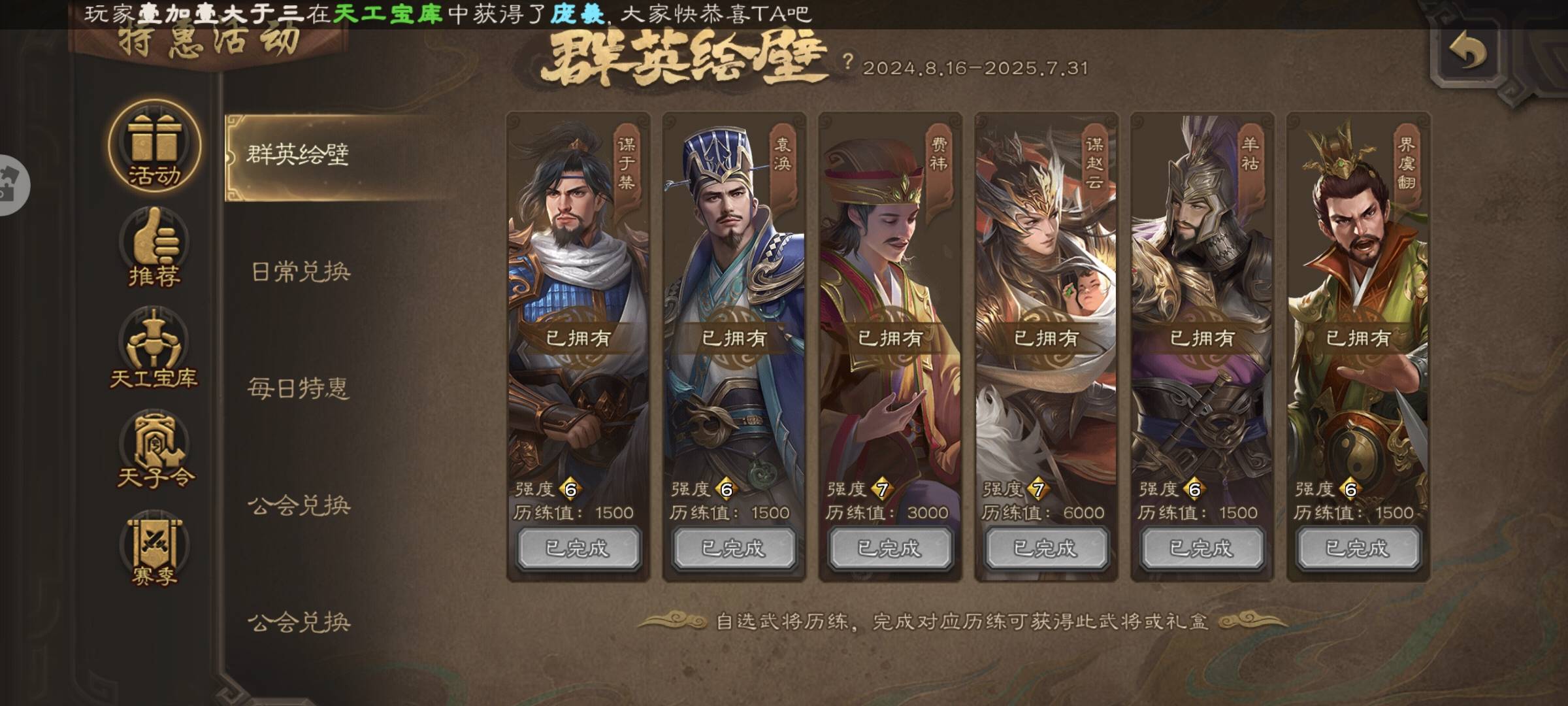This screenshot has height=706, width=1568.
Task: Choose the 谋赵云 hero card
Action: pyautogui.click(x=1046, y=294)
